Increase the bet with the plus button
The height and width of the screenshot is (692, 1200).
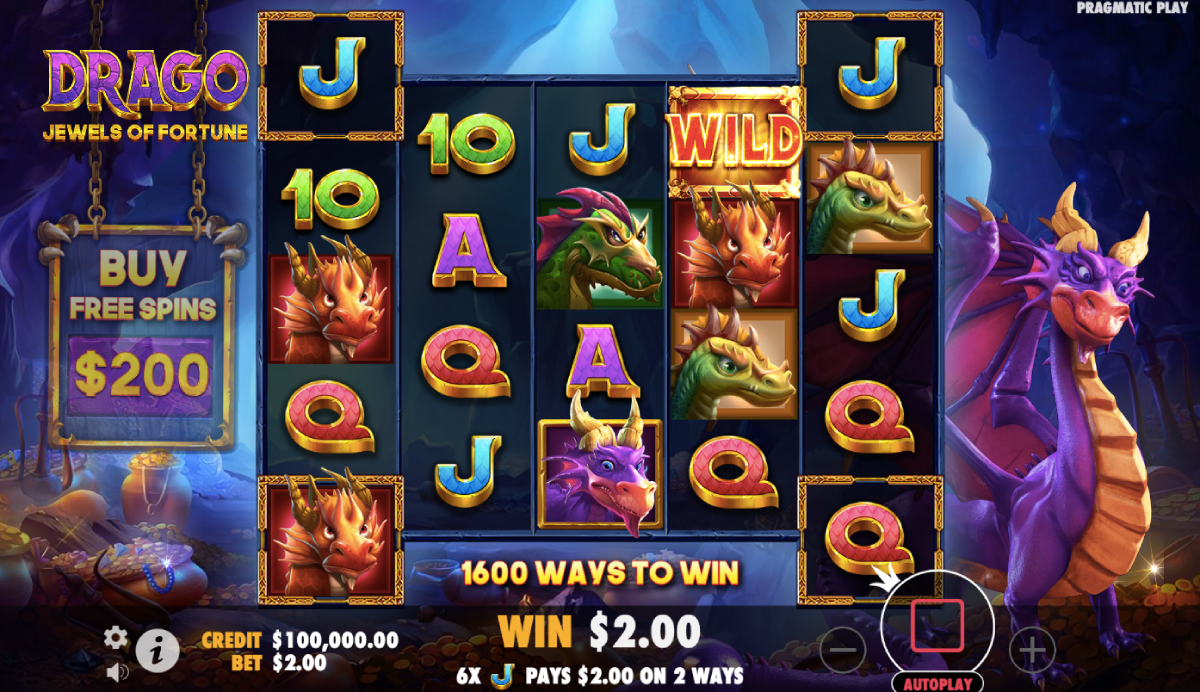(1031, 650)
